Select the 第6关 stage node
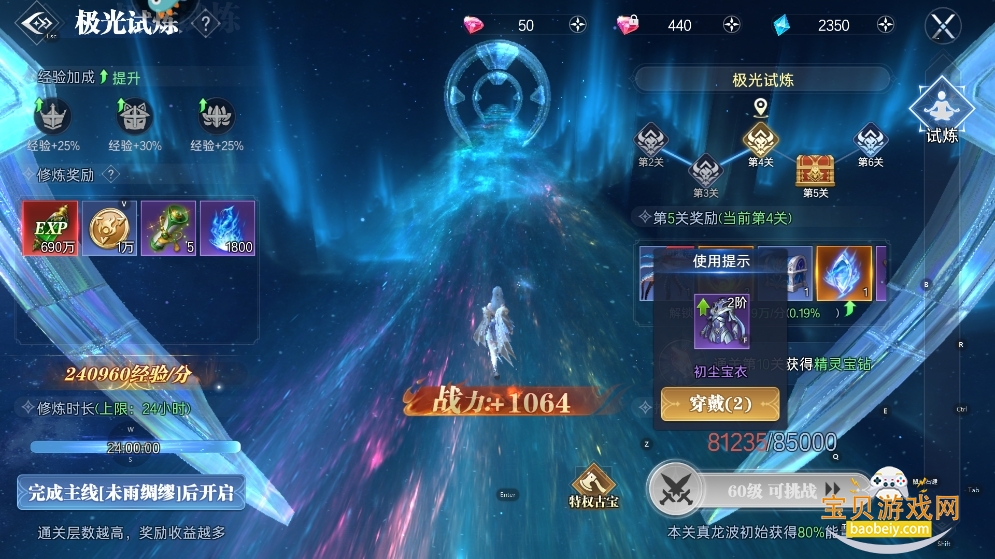 (x=870, y=140)
